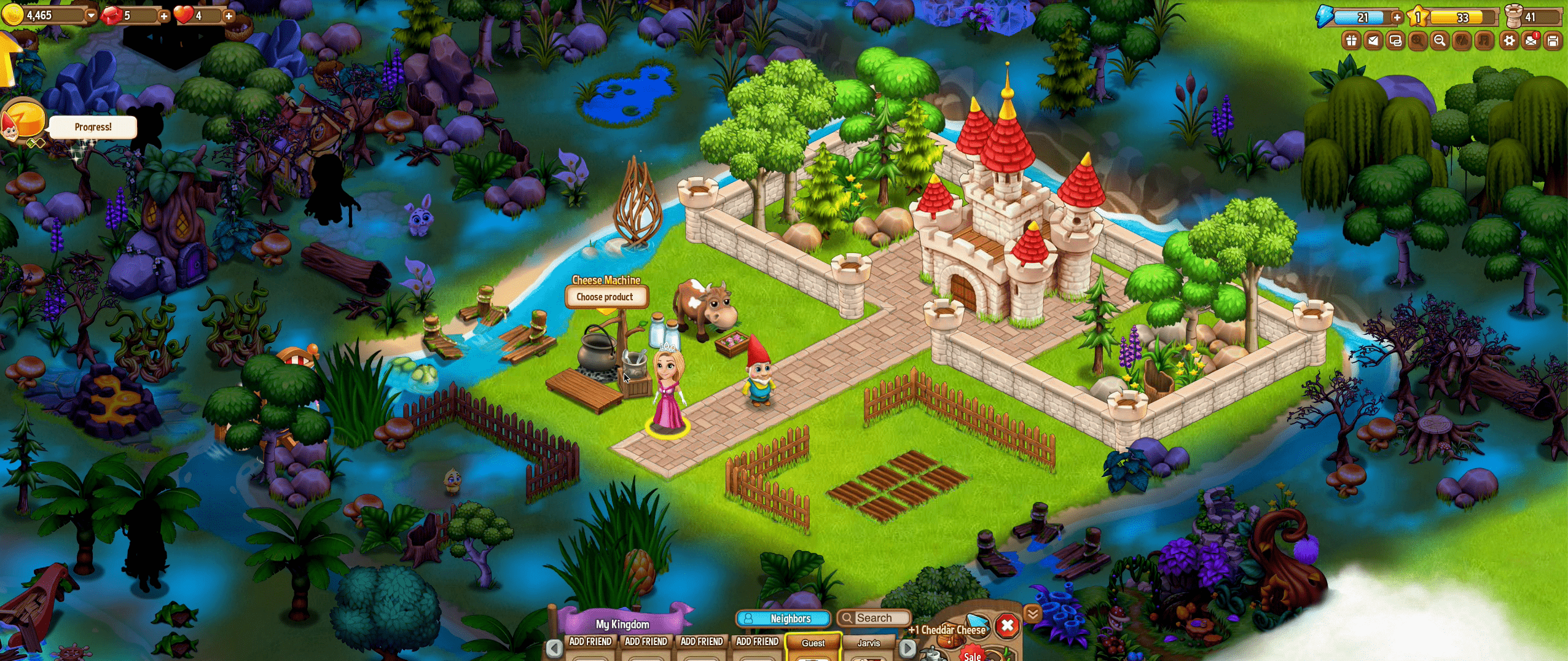This screenshot has height=661, width=1568.
Task: Toggle the music note button
Action: 1484,41
